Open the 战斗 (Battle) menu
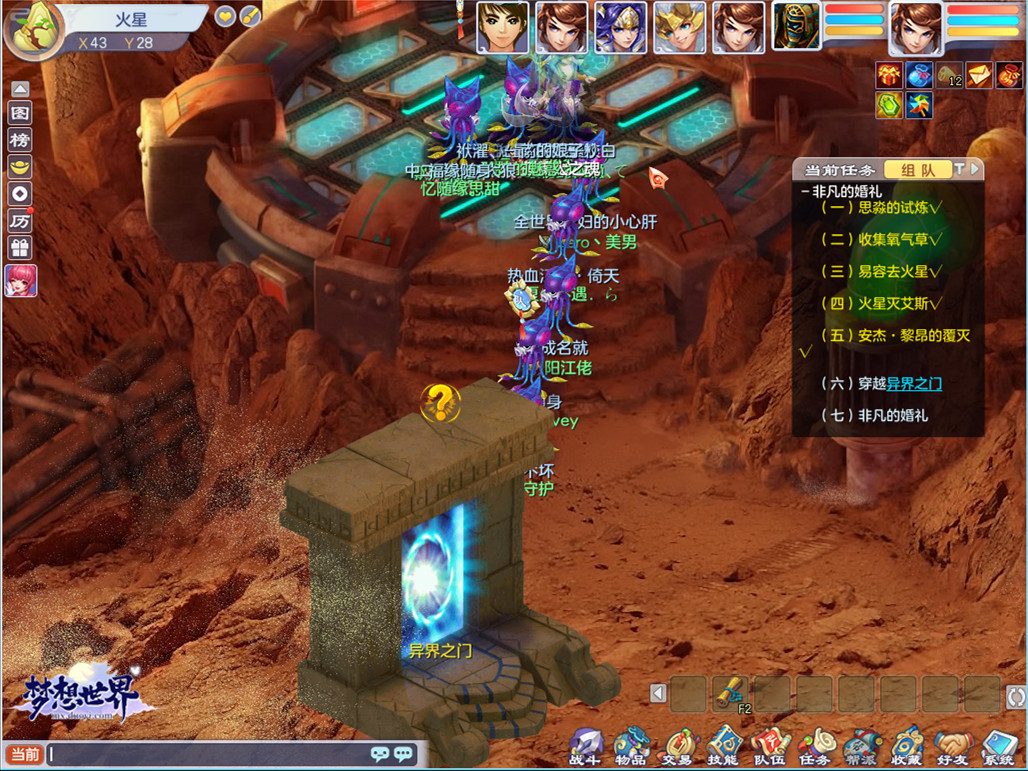This screenshot has height=771, width=1028. (587, 745)
